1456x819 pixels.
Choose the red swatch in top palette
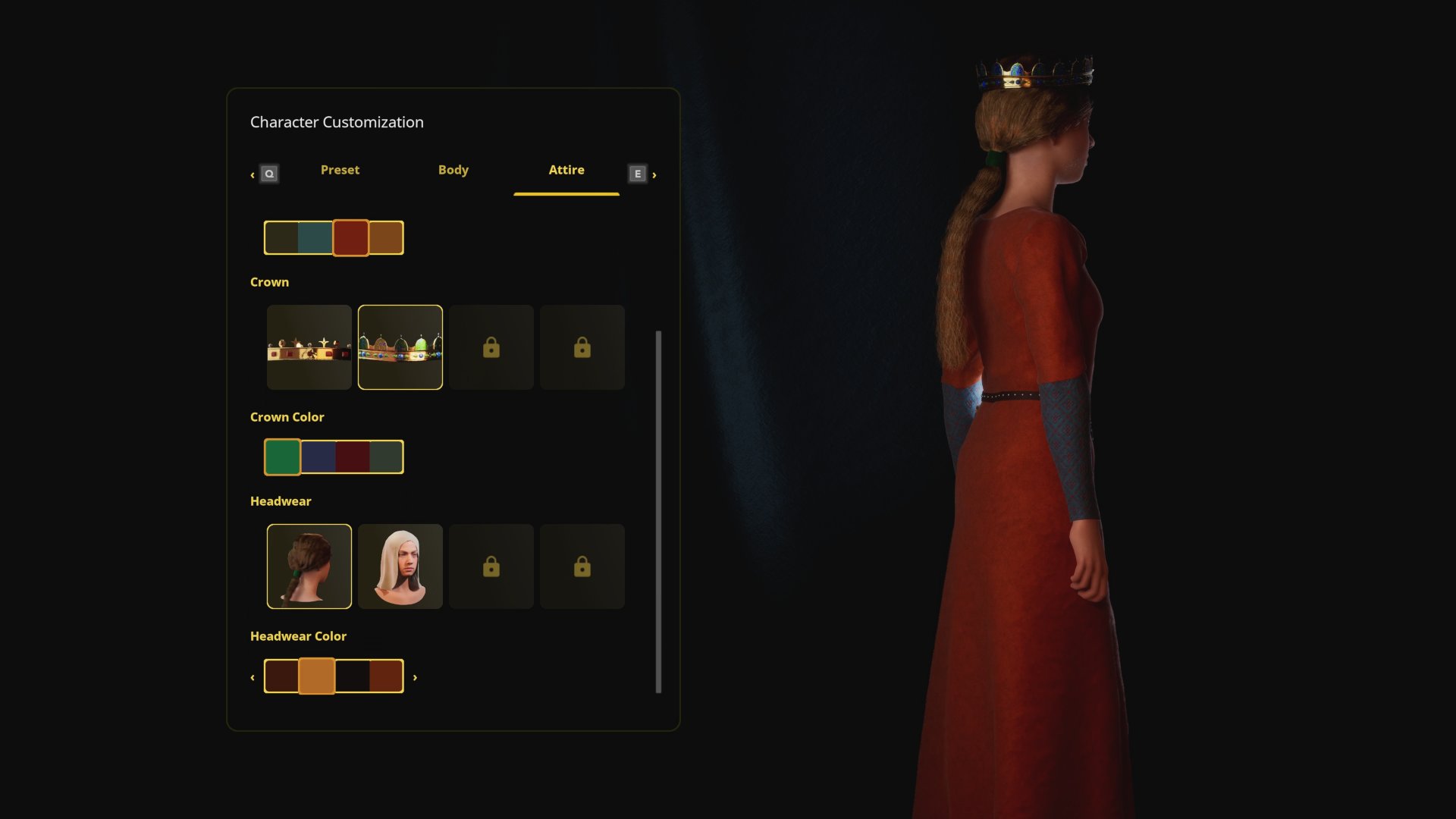(350, 238)
